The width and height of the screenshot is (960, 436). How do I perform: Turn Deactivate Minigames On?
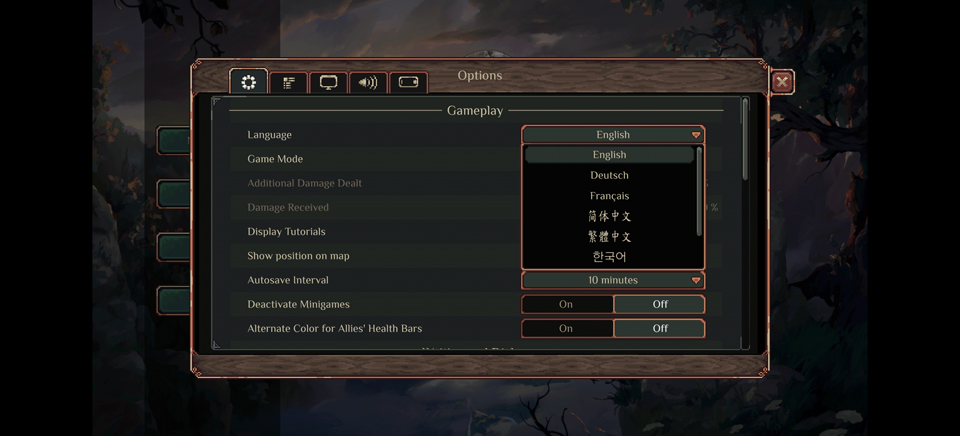(567, 304)
